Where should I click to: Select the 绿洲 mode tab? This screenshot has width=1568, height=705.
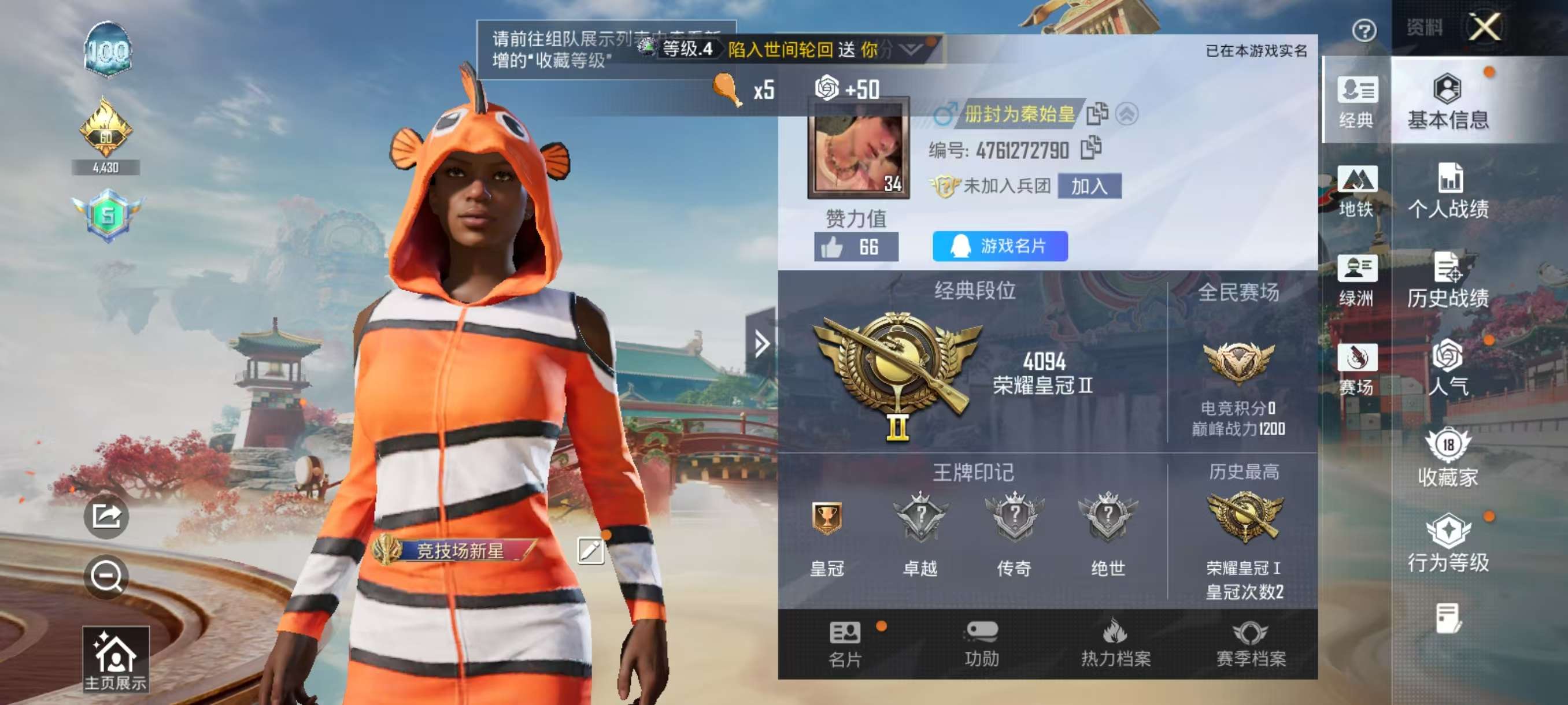coord(1357,280)
